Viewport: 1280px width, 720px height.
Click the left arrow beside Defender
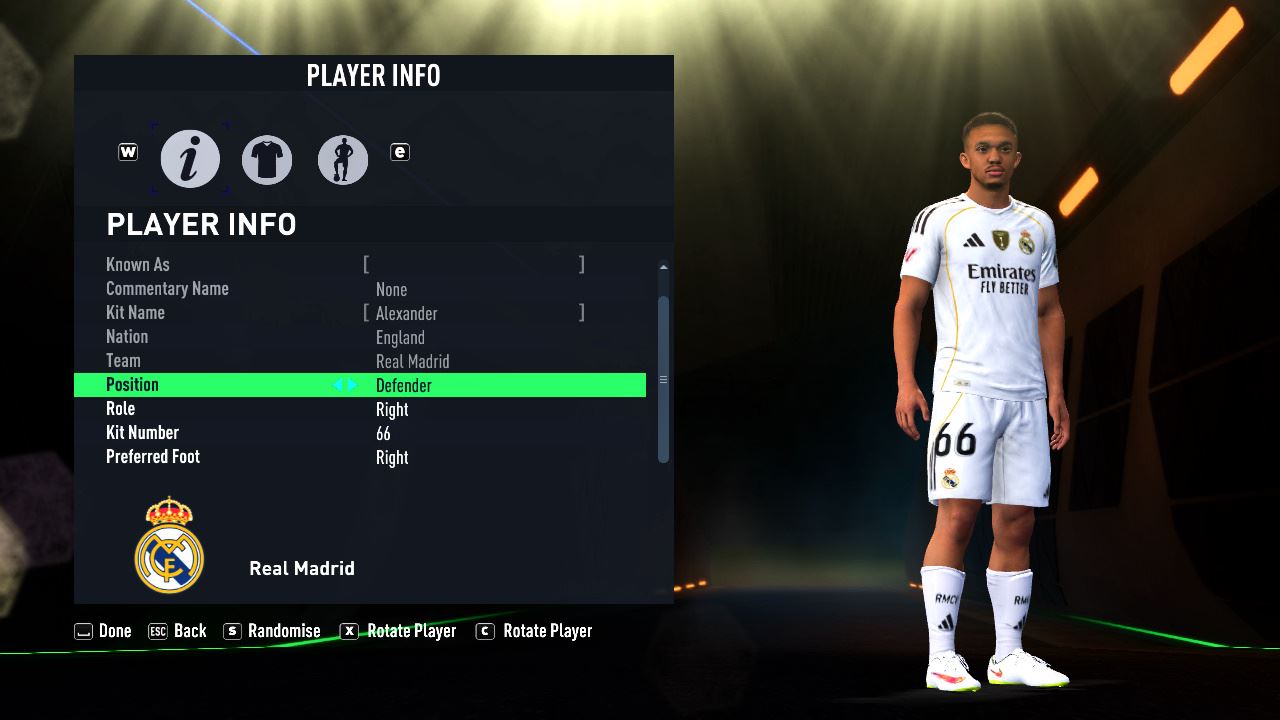click(338, 385)
